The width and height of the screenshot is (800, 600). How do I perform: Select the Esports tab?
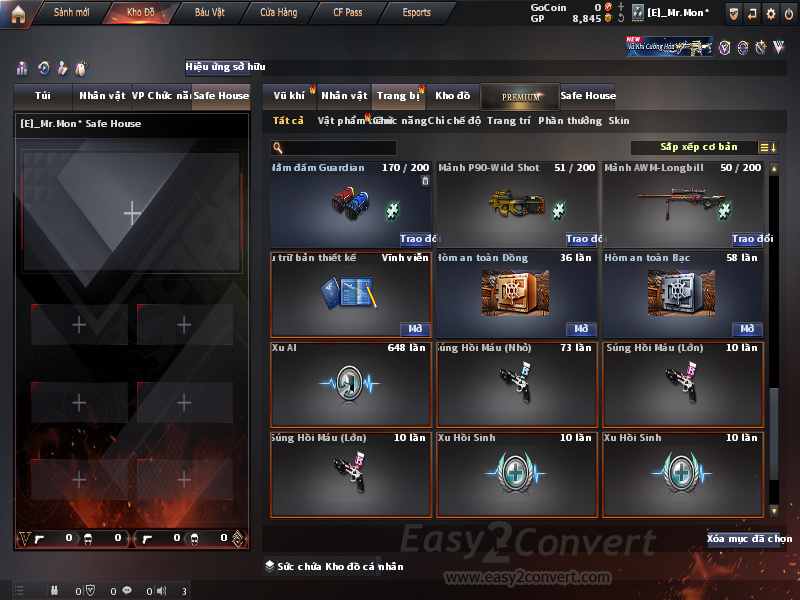tap(416, 13)
